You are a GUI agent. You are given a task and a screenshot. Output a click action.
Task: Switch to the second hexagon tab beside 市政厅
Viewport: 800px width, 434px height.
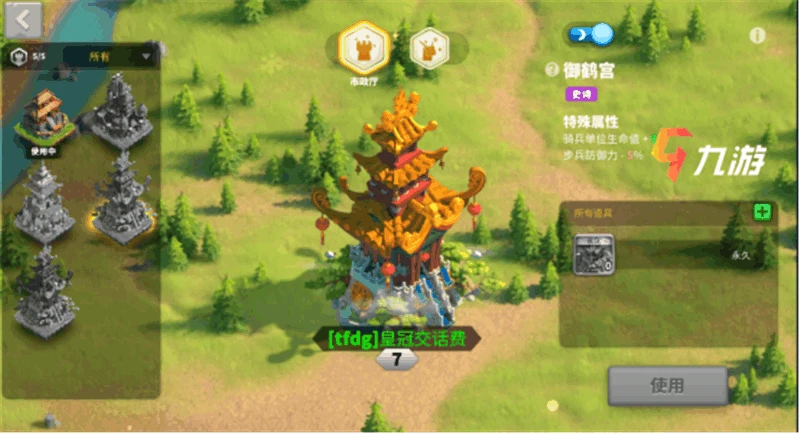(428, 47)
